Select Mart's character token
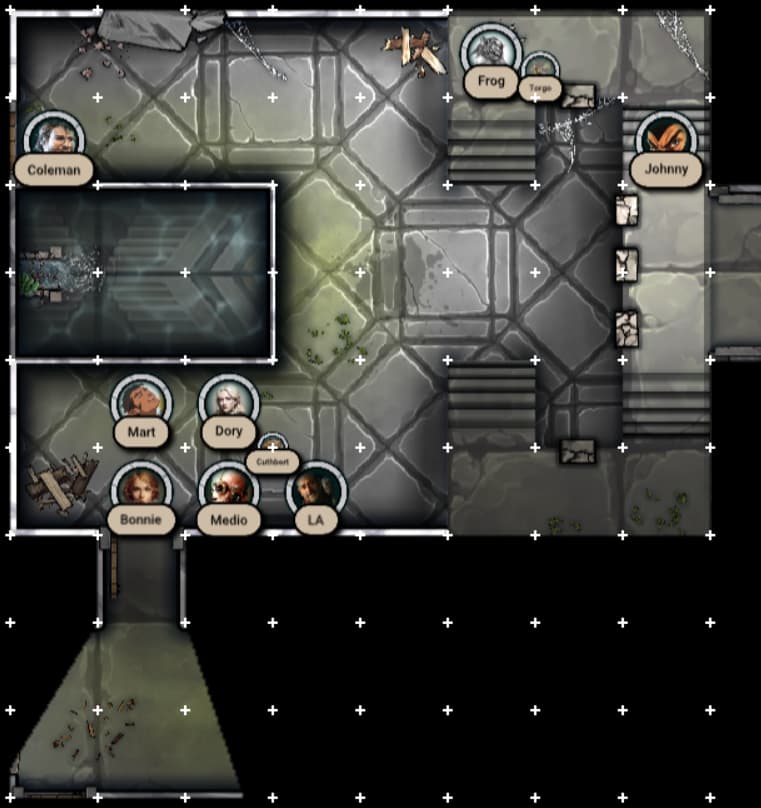The image size is (761, 808). tap(141, 403)
